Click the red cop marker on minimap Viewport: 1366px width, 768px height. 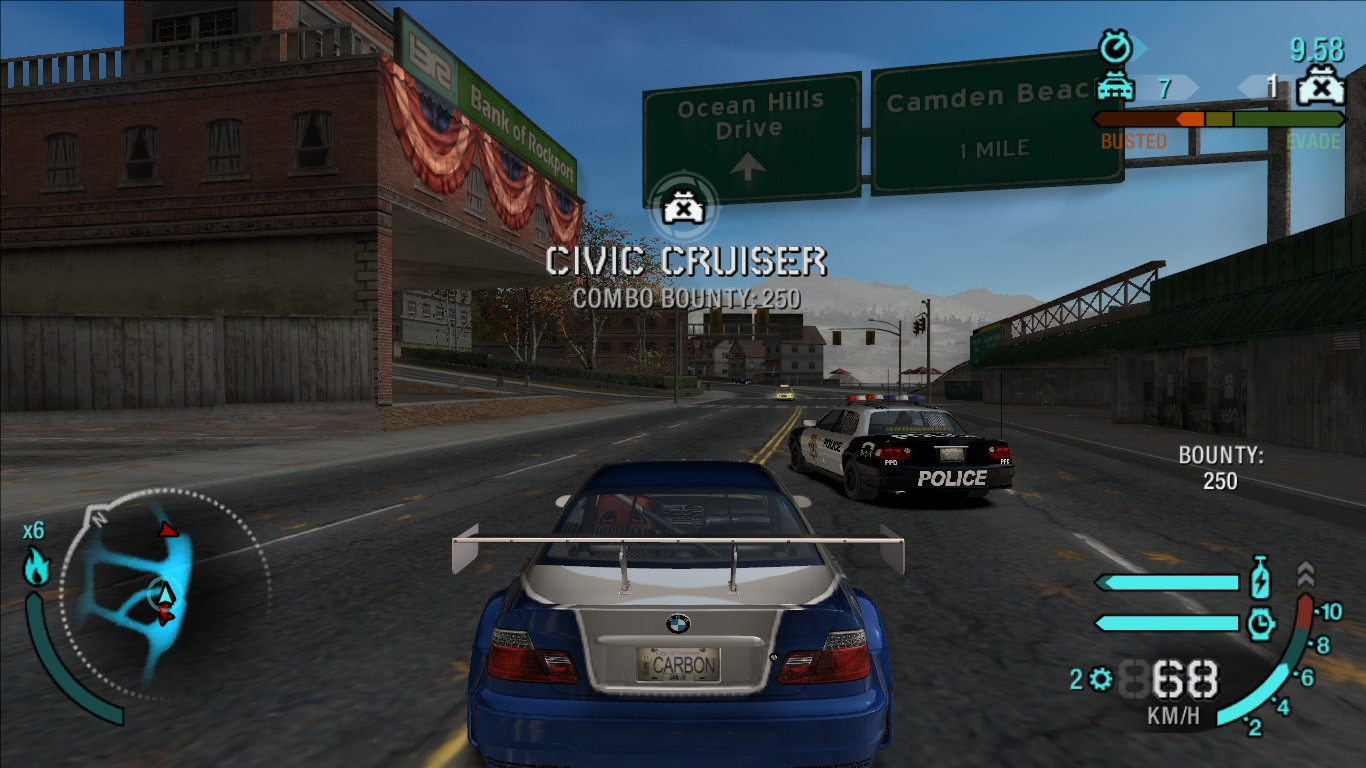tap(169, 529)
